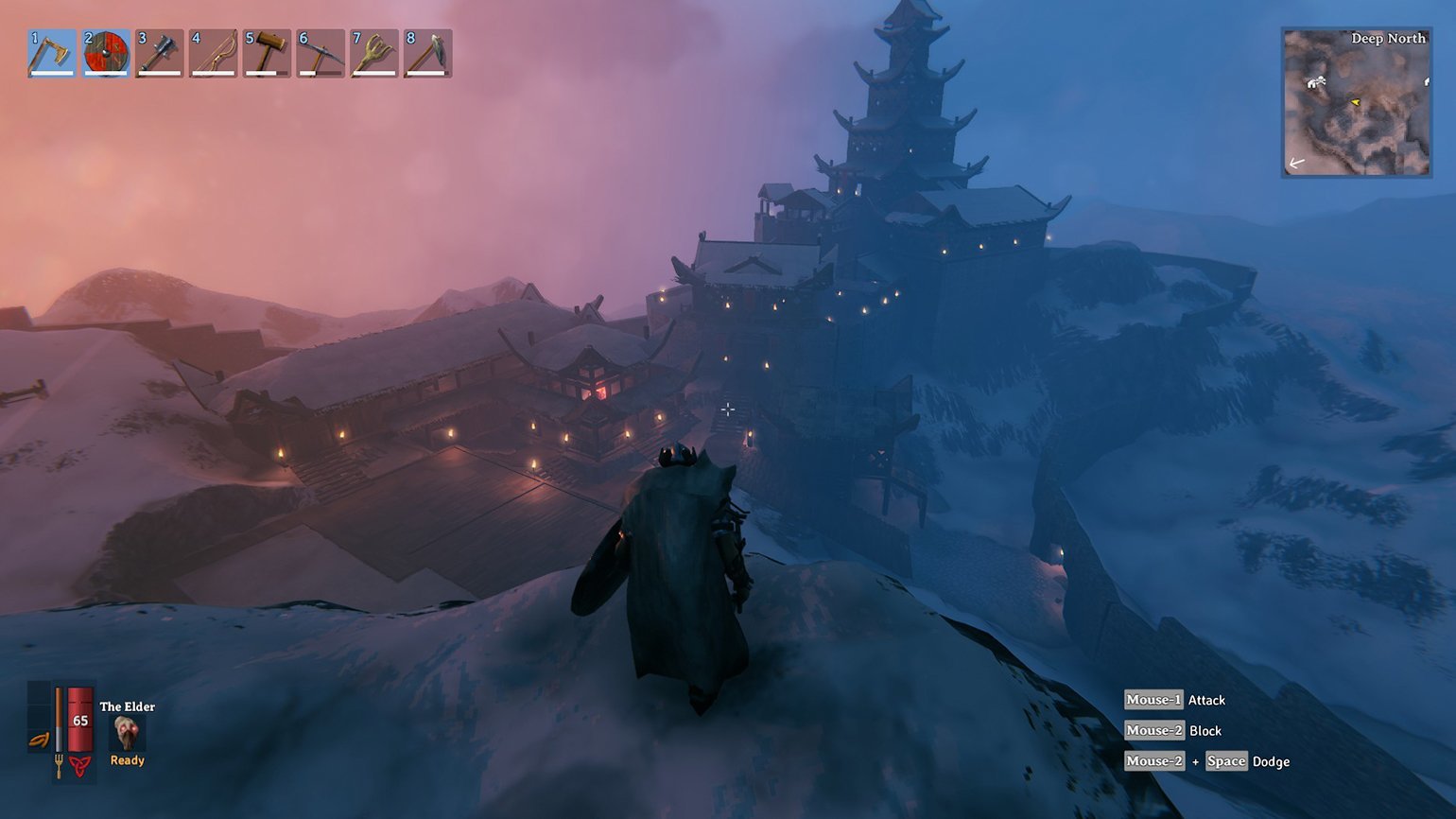Viewport: 1456px width, 819px height.
Task: Choose the spiked mace hotbar slot
Action: [159, 53]
